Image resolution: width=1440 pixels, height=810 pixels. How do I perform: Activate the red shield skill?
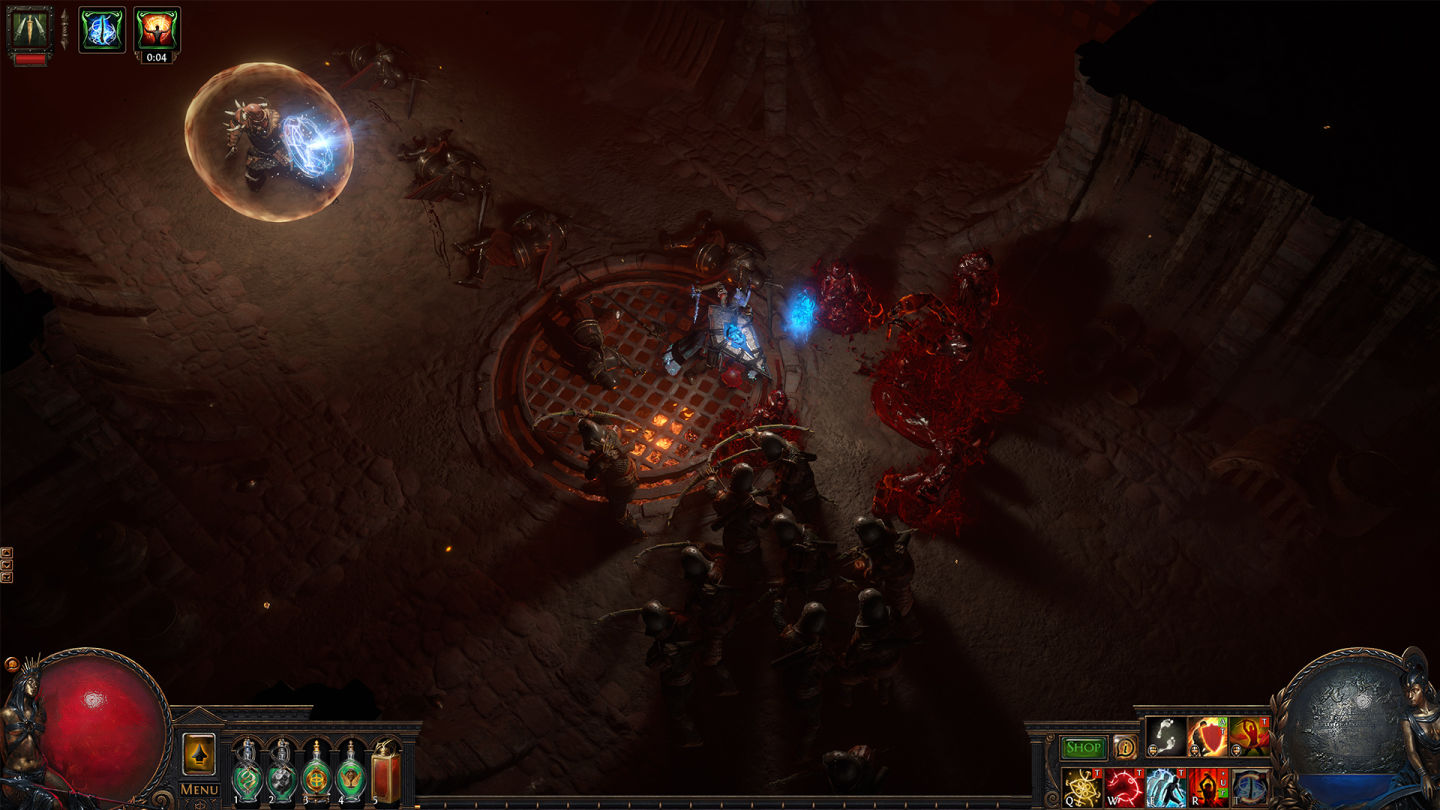click(1207, 737)
